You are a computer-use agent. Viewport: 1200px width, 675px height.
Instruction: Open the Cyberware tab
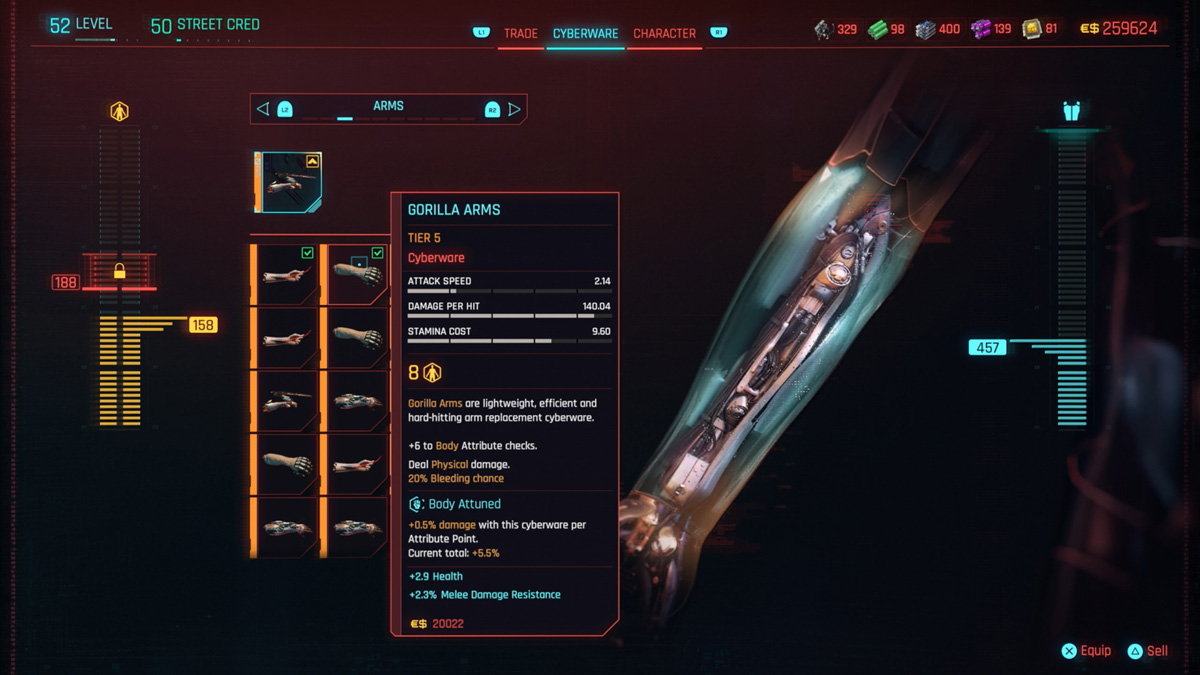click(x=585, y=33)
